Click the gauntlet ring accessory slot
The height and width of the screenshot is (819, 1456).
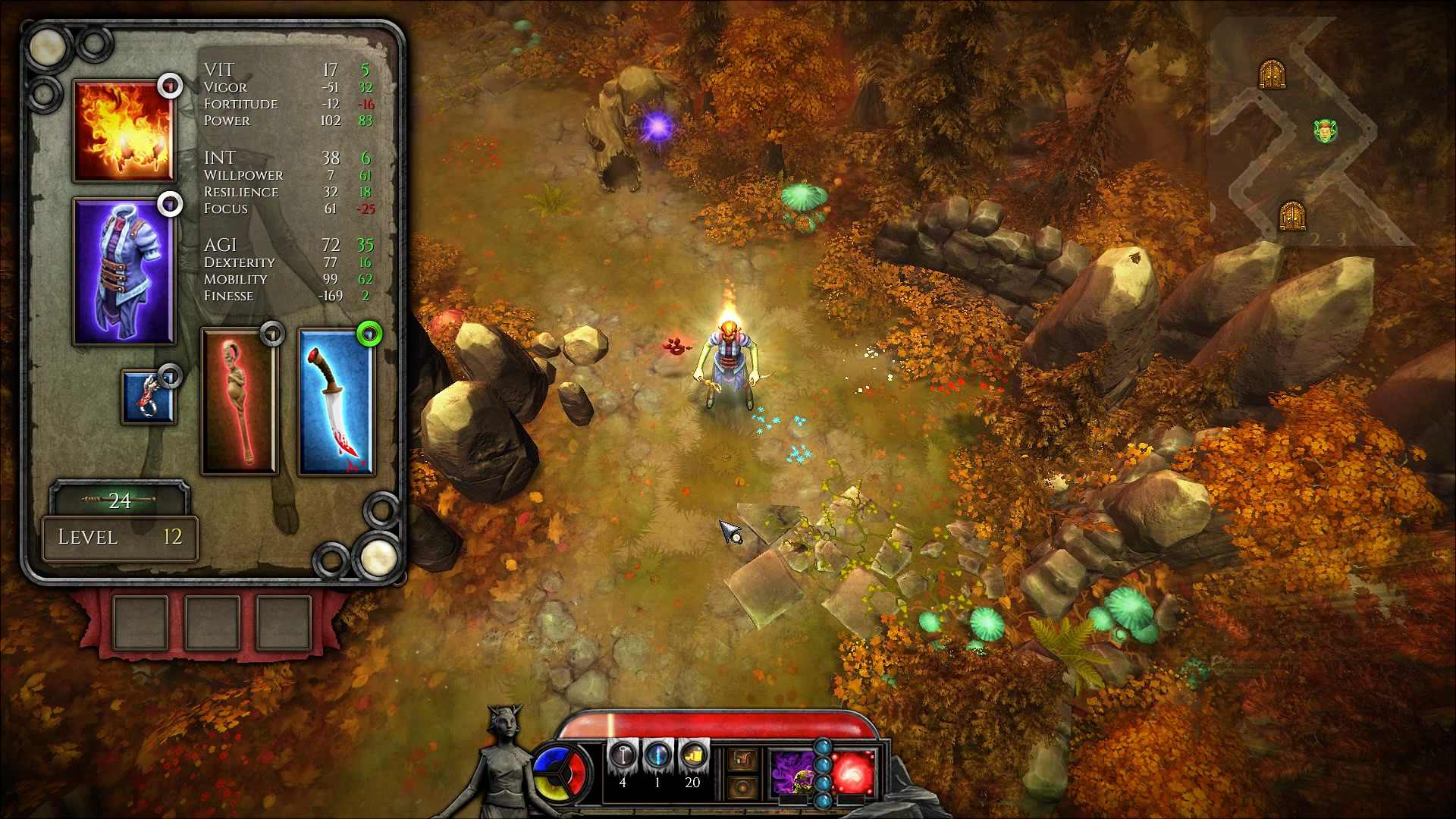click(148, 397)
